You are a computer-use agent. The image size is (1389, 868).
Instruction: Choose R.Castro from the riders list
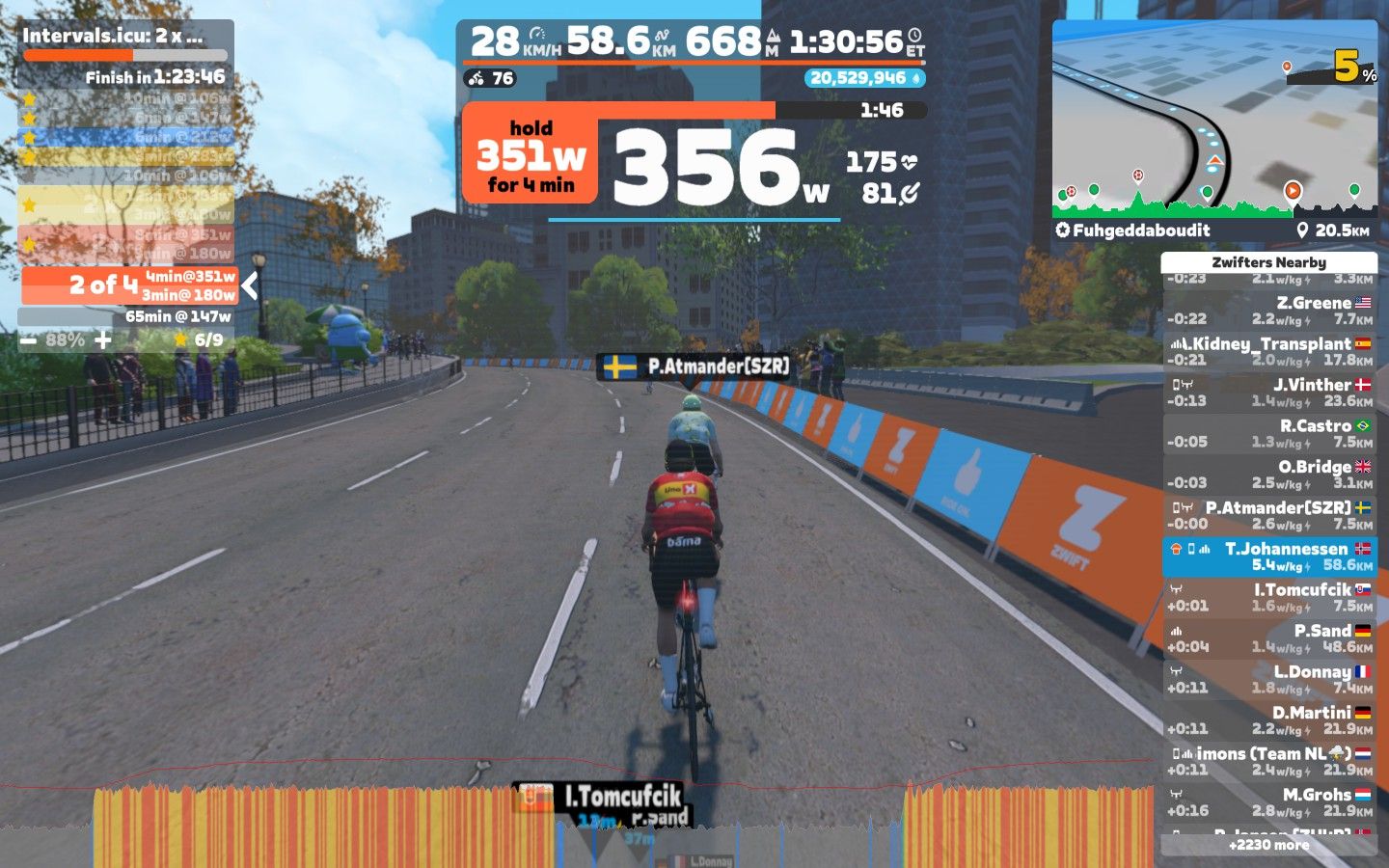[1269, 433]
